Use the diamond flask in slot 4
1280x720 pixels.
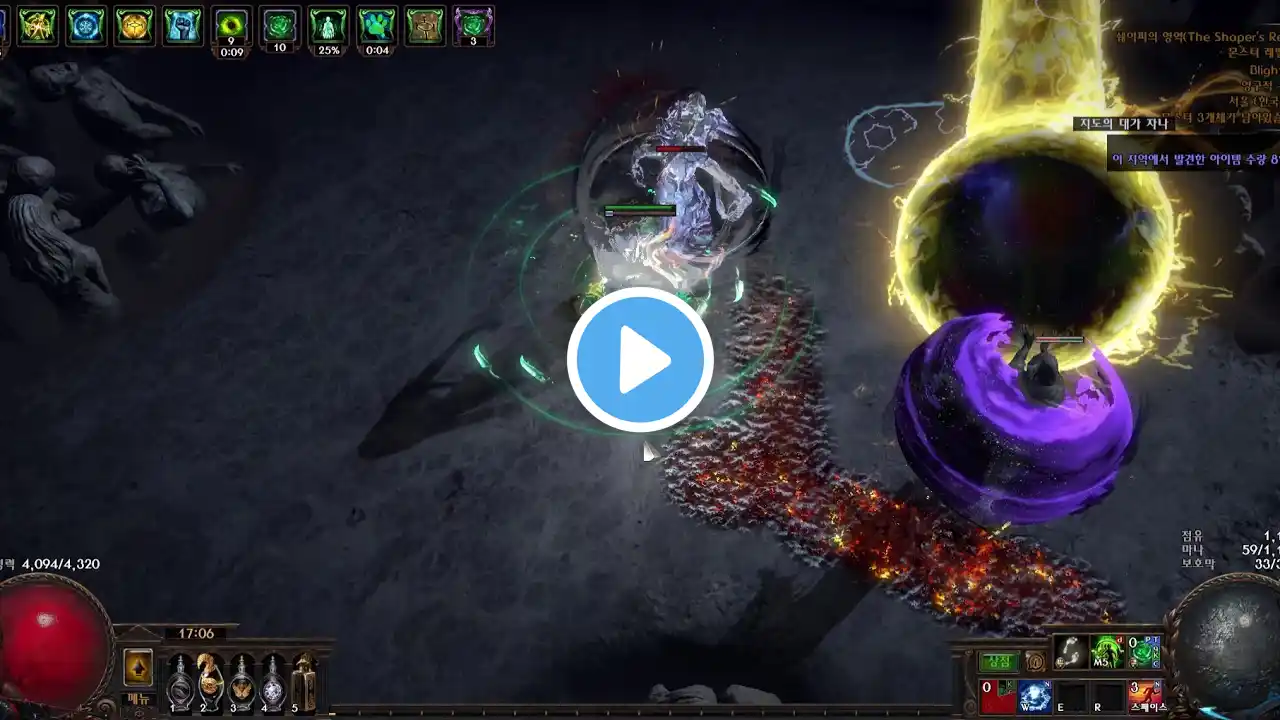[273, 683]
